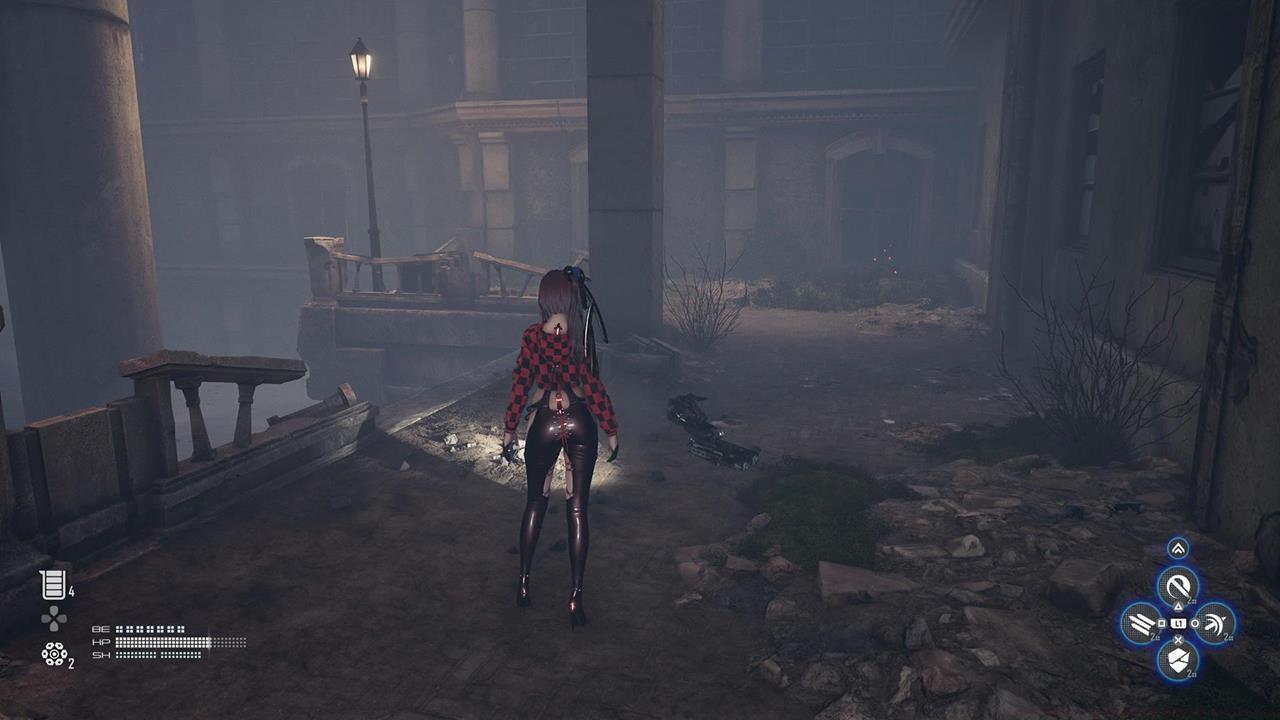The image size is (1280, 720).
Task: Click the Square button prompt on the wheel
Action: click(1161, 623)
